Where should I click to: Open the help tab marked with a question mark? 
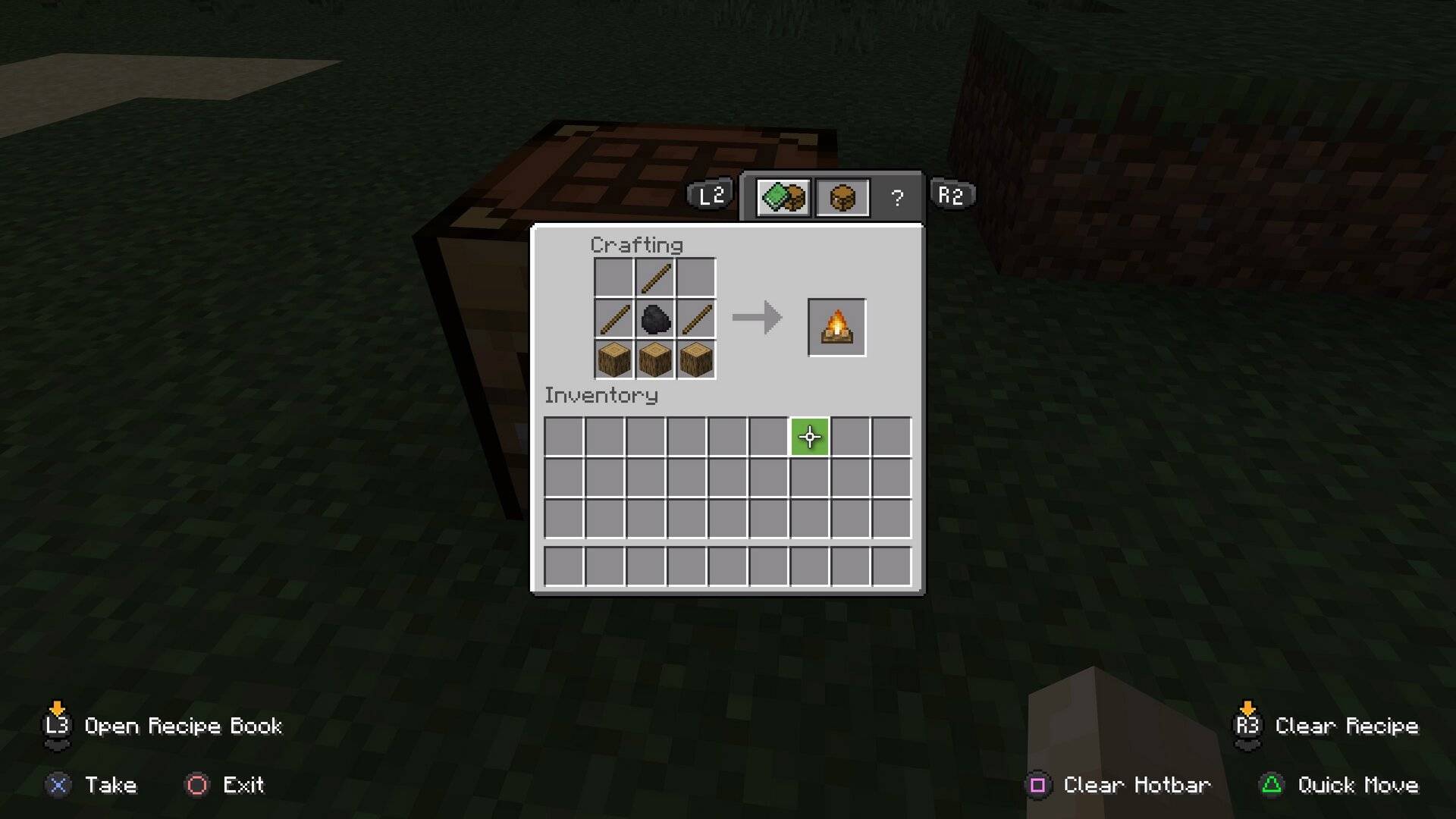pyautogui.click(x=897, y=197)
